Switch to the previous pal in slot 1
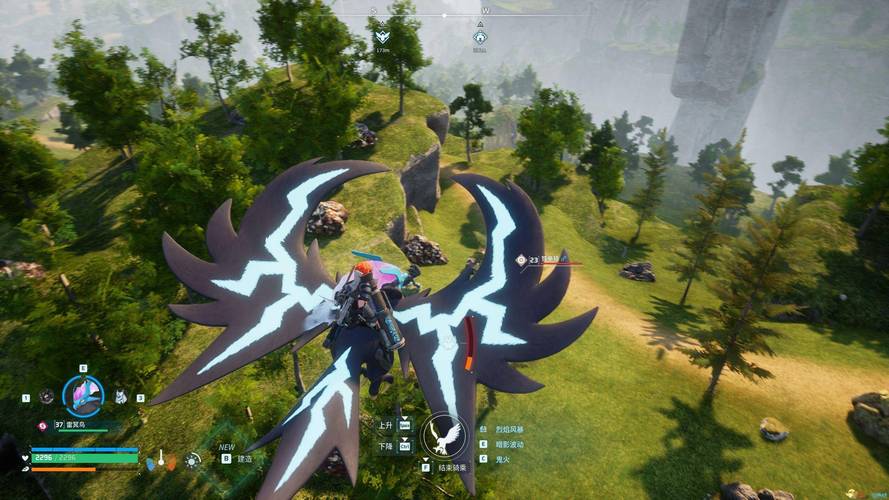The width and height of the screenshot is (889, 500). coord(47,397)
